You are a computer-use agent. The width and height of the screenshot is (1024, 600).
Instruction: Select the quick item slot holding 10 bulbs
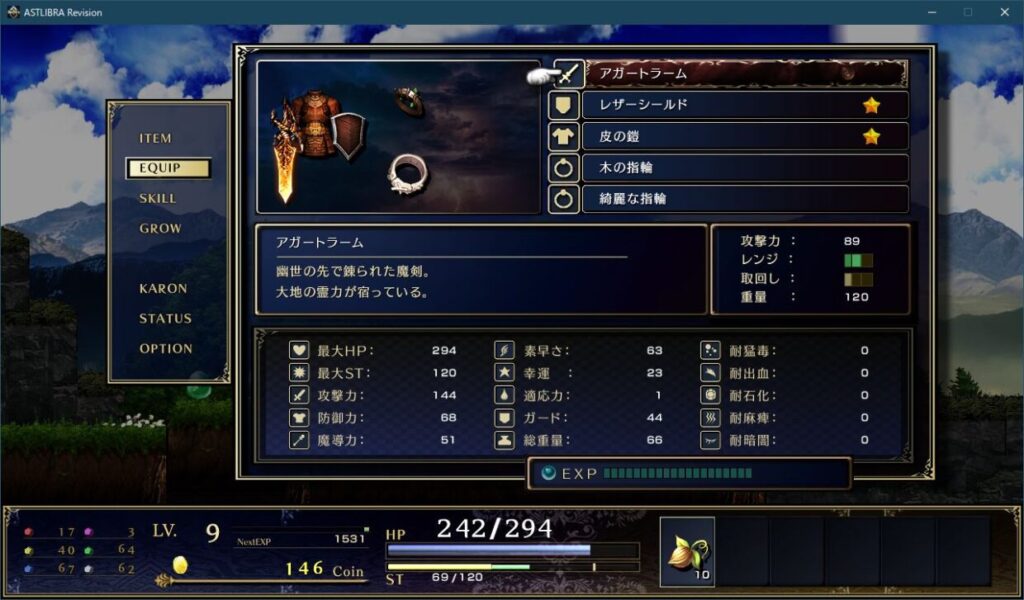[687, 552]
